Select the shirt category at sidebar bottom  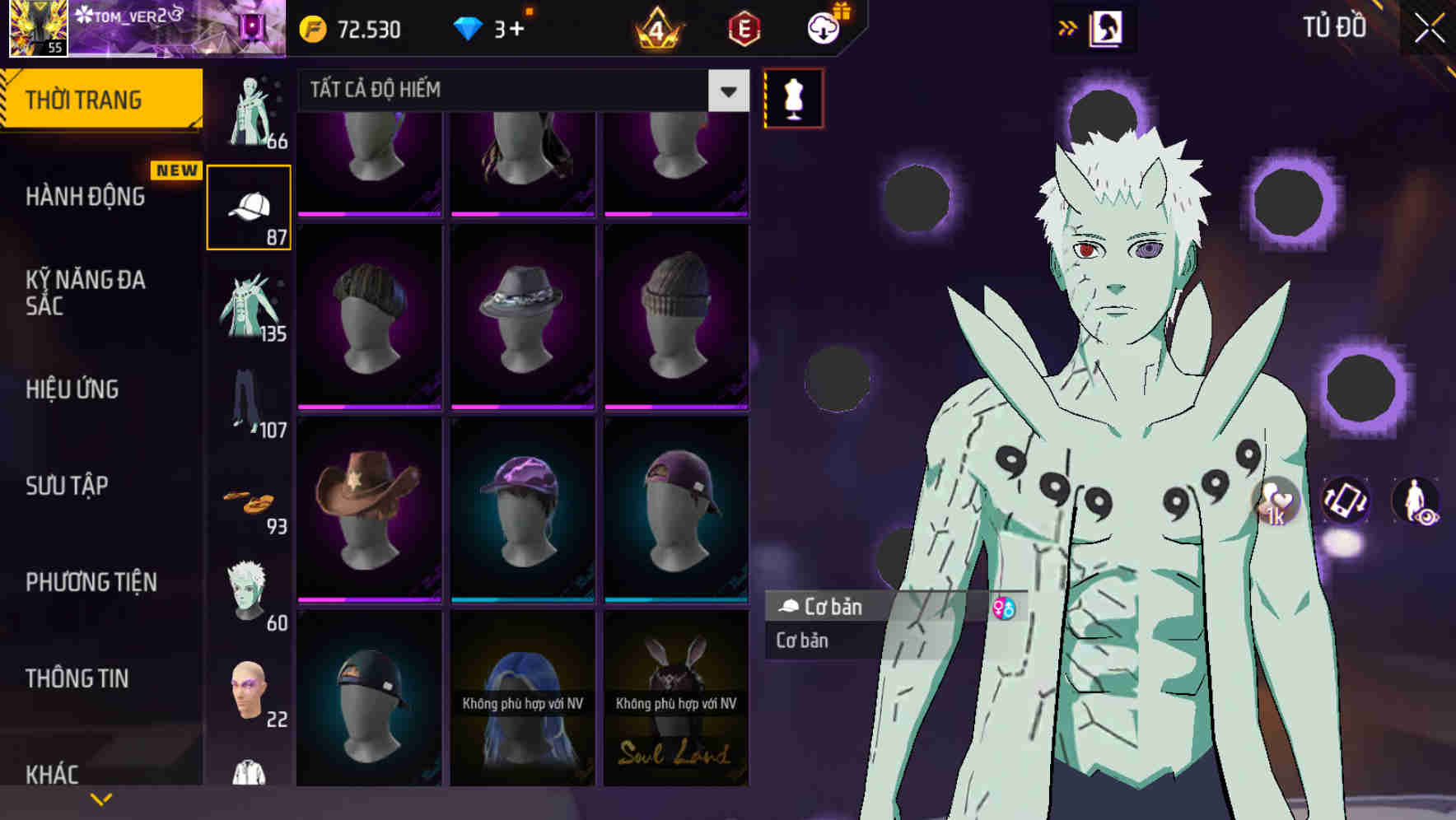coord(250,774)
